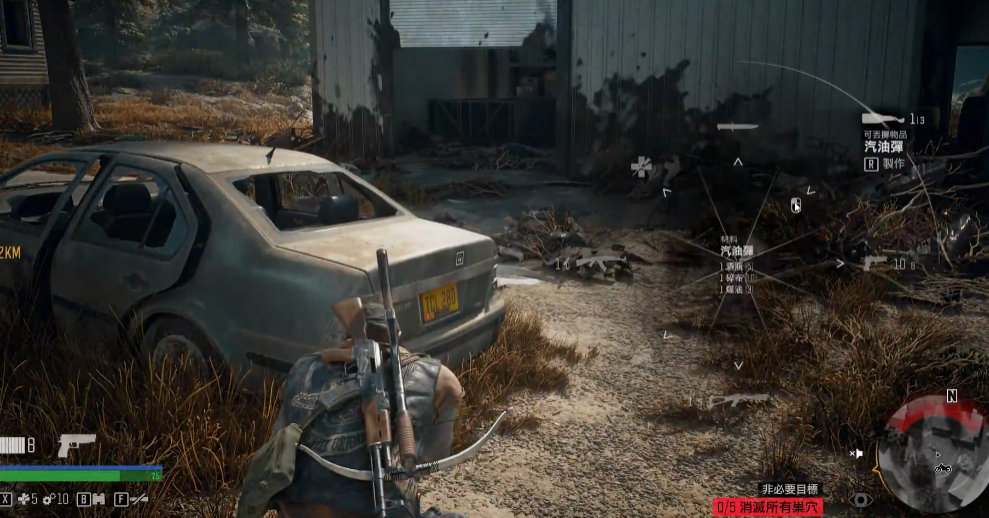
Task: Click the eye visibility indicator
Action: tap(860, 498)
